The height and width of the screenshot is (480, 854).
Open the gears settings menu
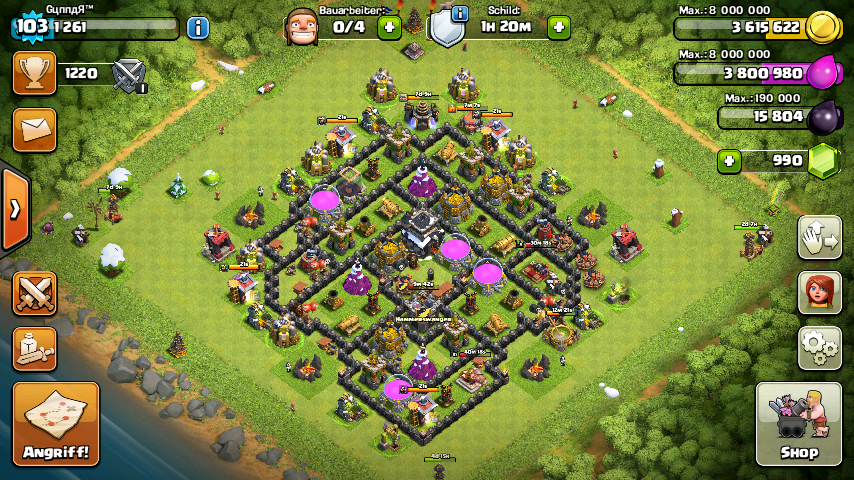click(x=819, y=347)
